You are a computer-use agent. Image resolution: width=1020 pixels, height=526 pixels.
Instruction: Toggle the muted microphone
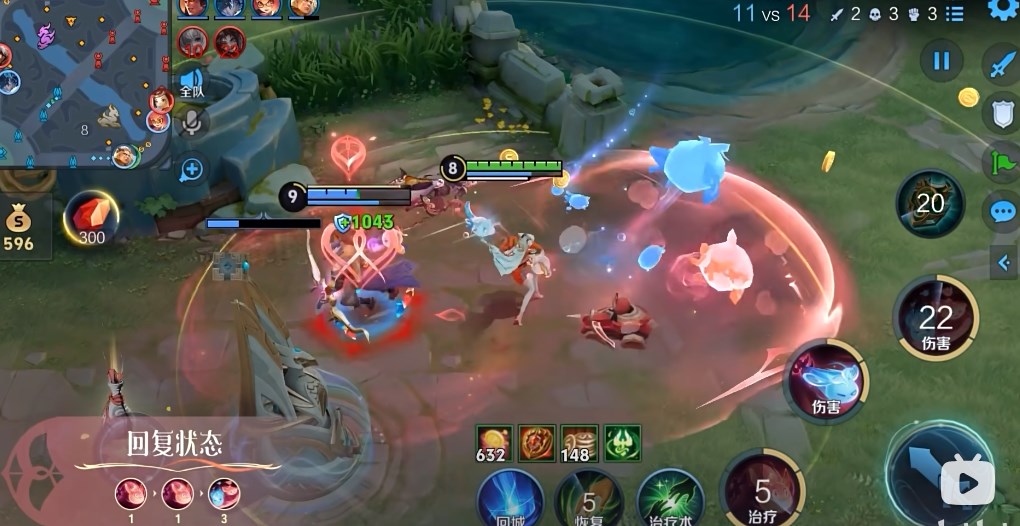click(x=192, y=124)
